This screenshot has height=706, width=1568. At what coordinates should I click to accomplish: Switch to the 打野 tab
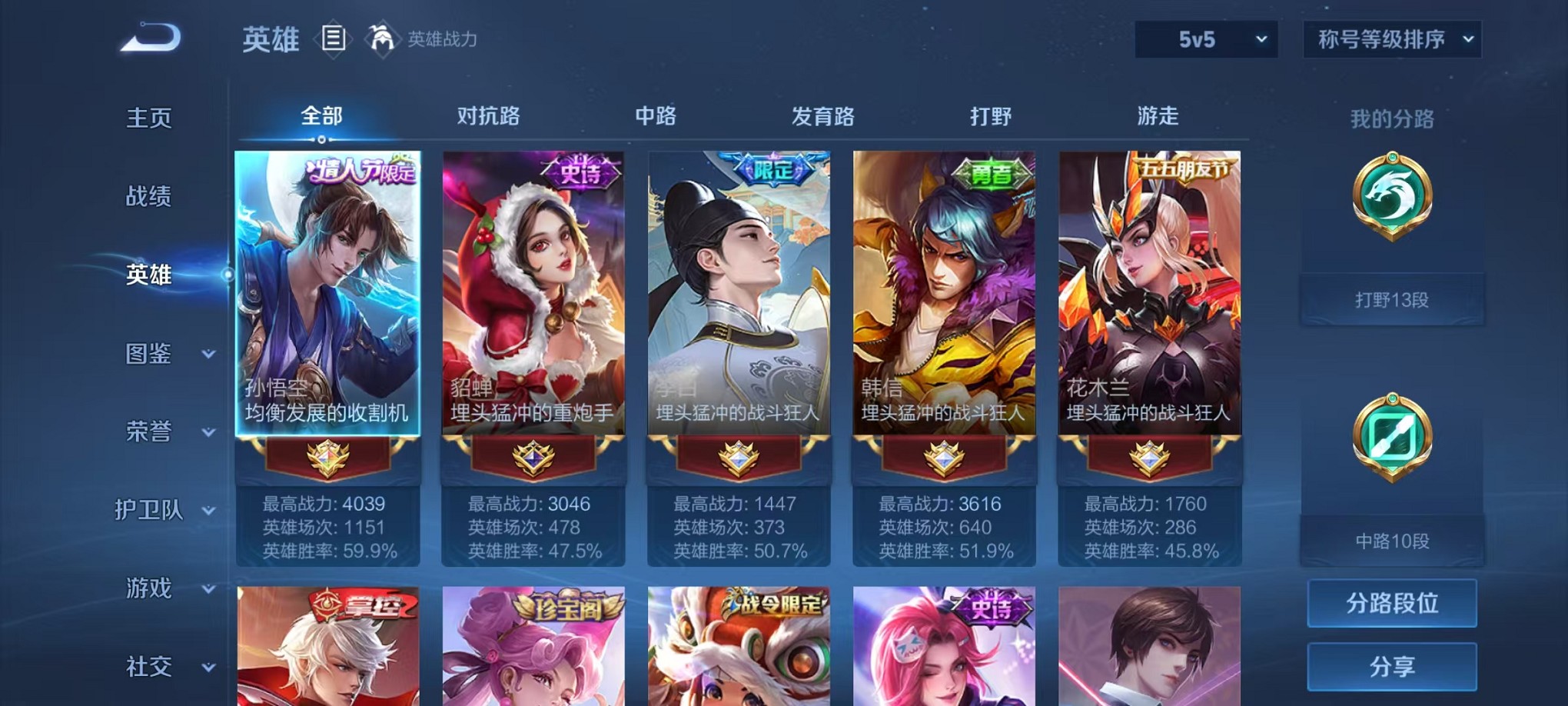pos(992,117)
